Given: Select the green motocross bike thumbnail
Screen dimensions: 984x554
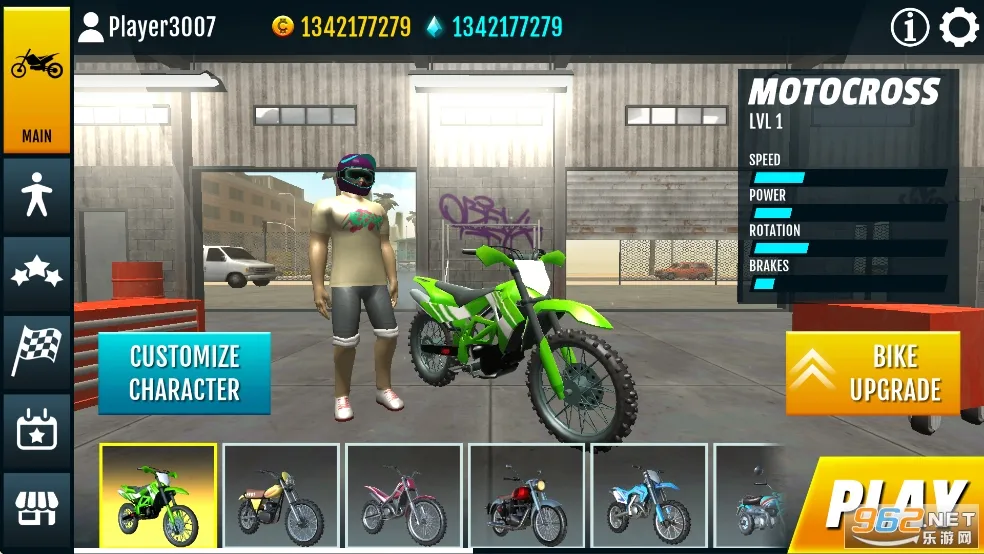Looking at the screenshot, I should (158, 497).
